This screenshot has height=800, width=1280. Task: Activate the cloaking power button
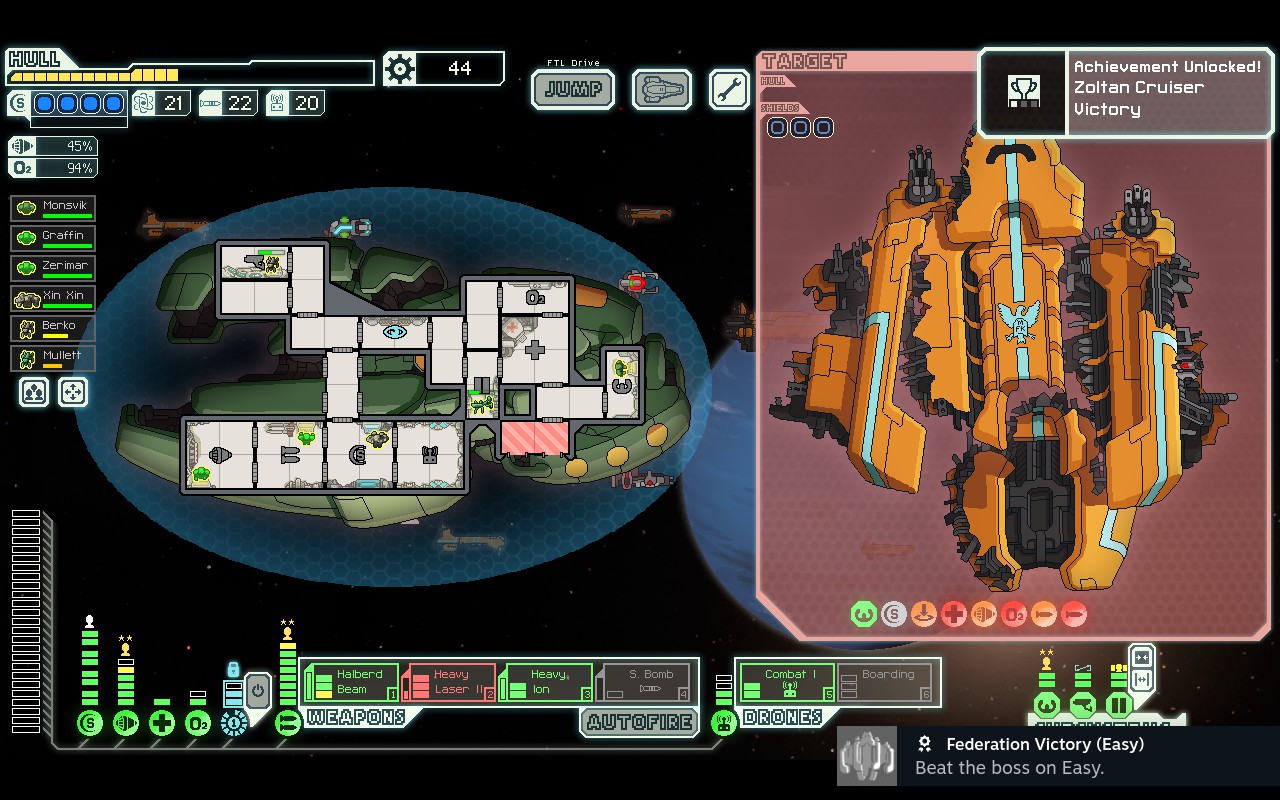(x=258, y=691)
